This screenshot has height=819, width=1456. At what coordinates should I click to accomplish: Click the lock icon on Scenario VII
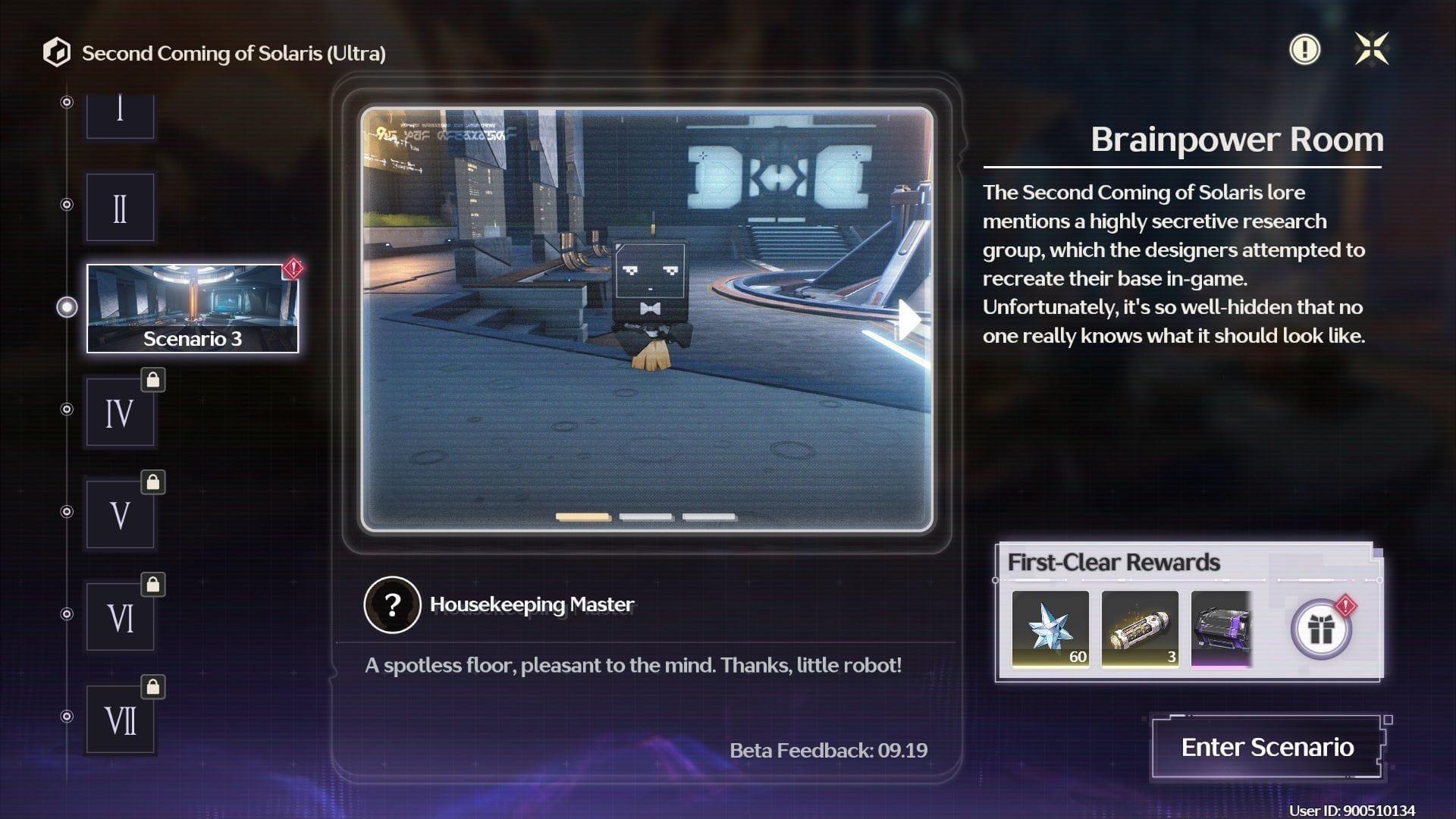tap(152, 689)
